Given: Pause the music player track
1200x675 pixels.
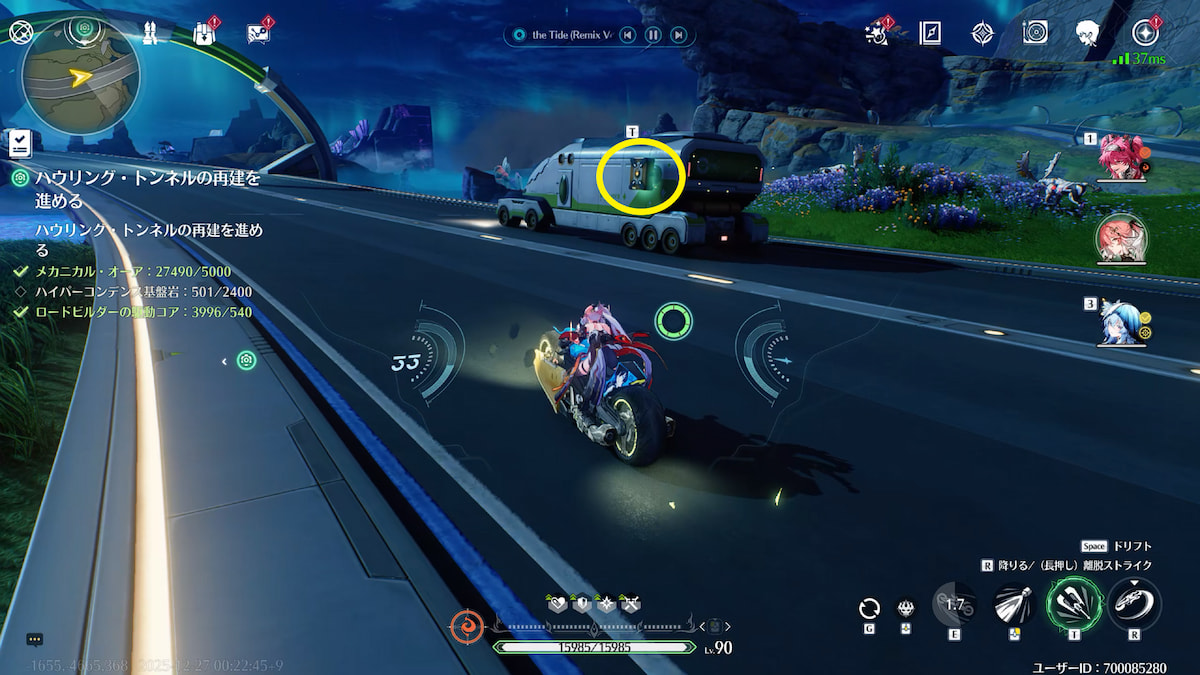Looking at the screenshot, I should click(x=652, y=35).
